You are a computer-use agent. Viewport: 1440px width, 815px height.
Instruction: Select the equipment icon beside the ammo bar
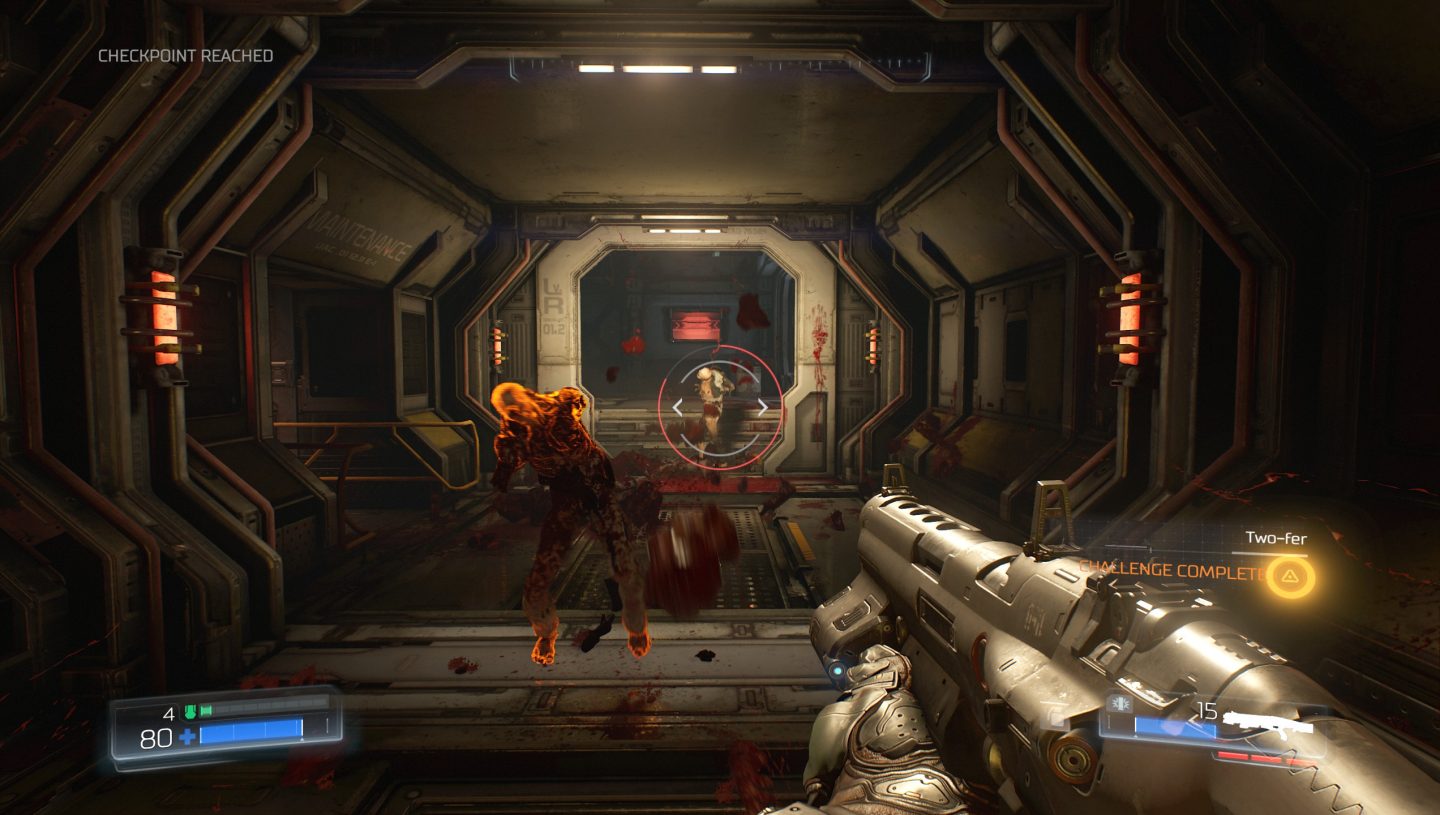tap(1120, 702)
